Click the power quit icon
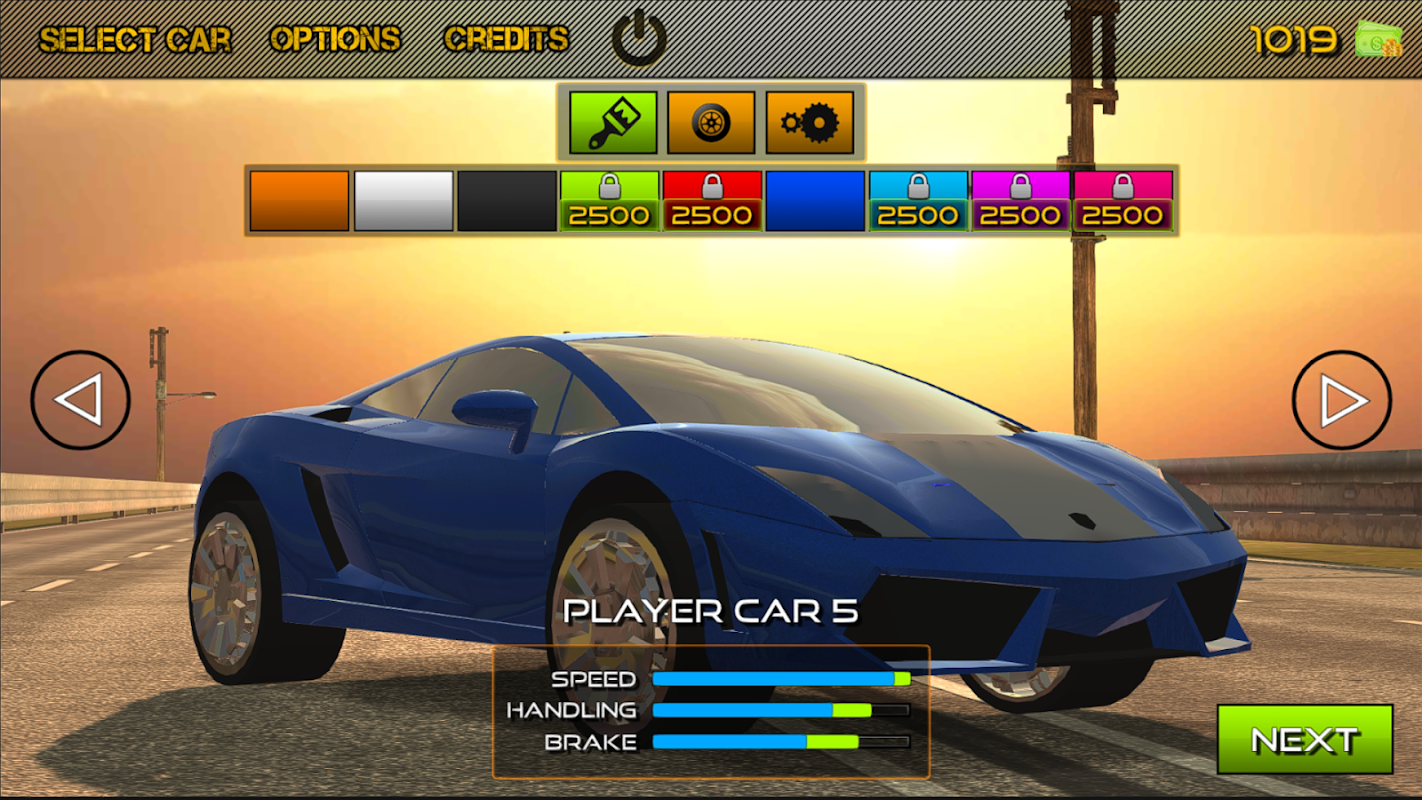 [x=639, y=39]
